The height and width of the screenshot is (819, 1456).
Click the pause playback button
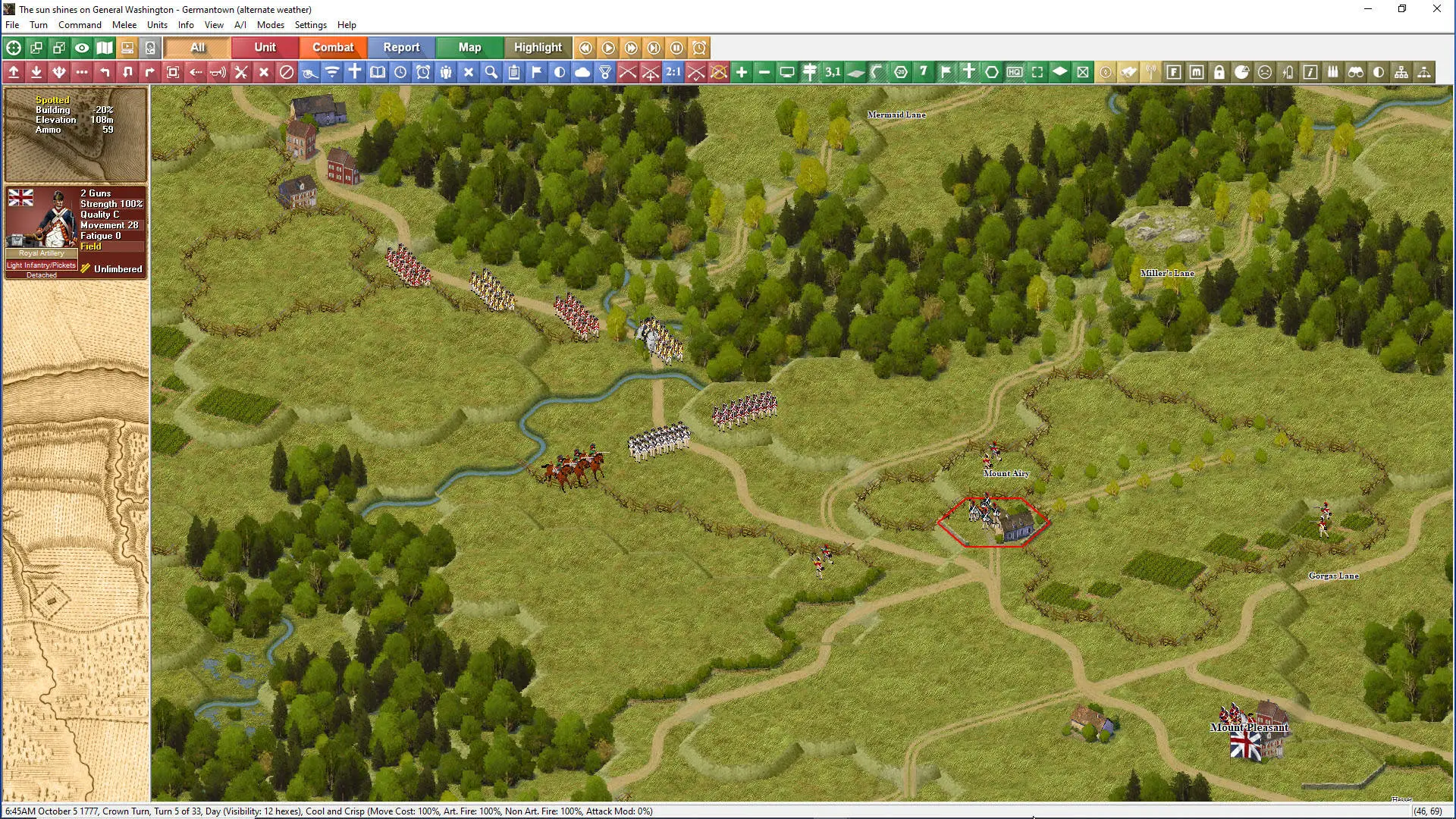(x=676, y=48)
